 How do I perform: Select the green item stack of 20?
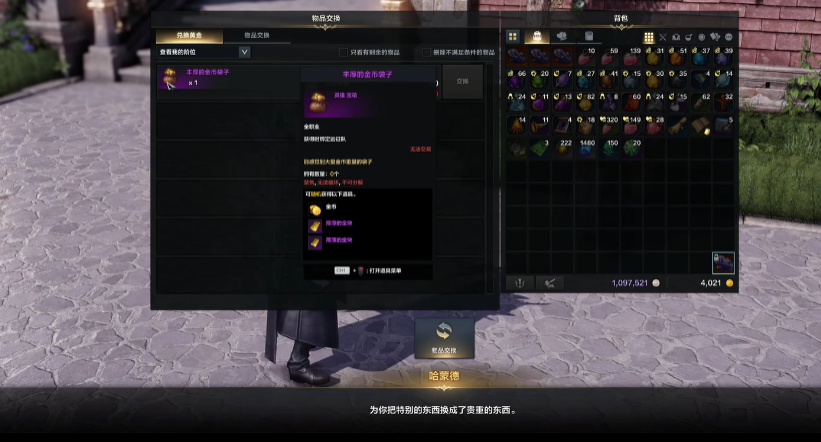pos(632,149)
